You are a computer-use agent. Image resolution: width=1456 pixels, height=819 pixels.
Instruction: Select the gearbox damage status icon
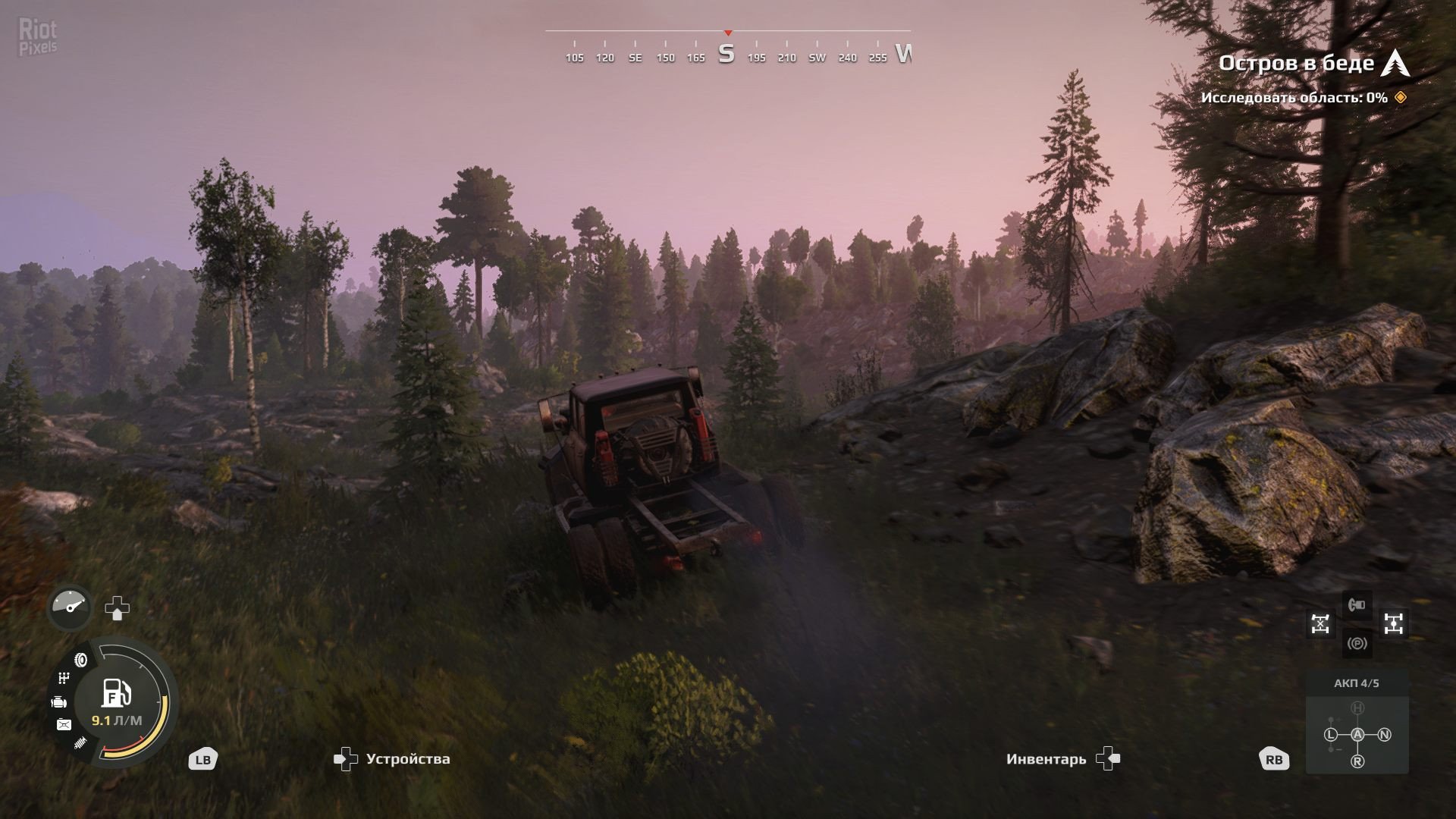(x=64, y=677)
